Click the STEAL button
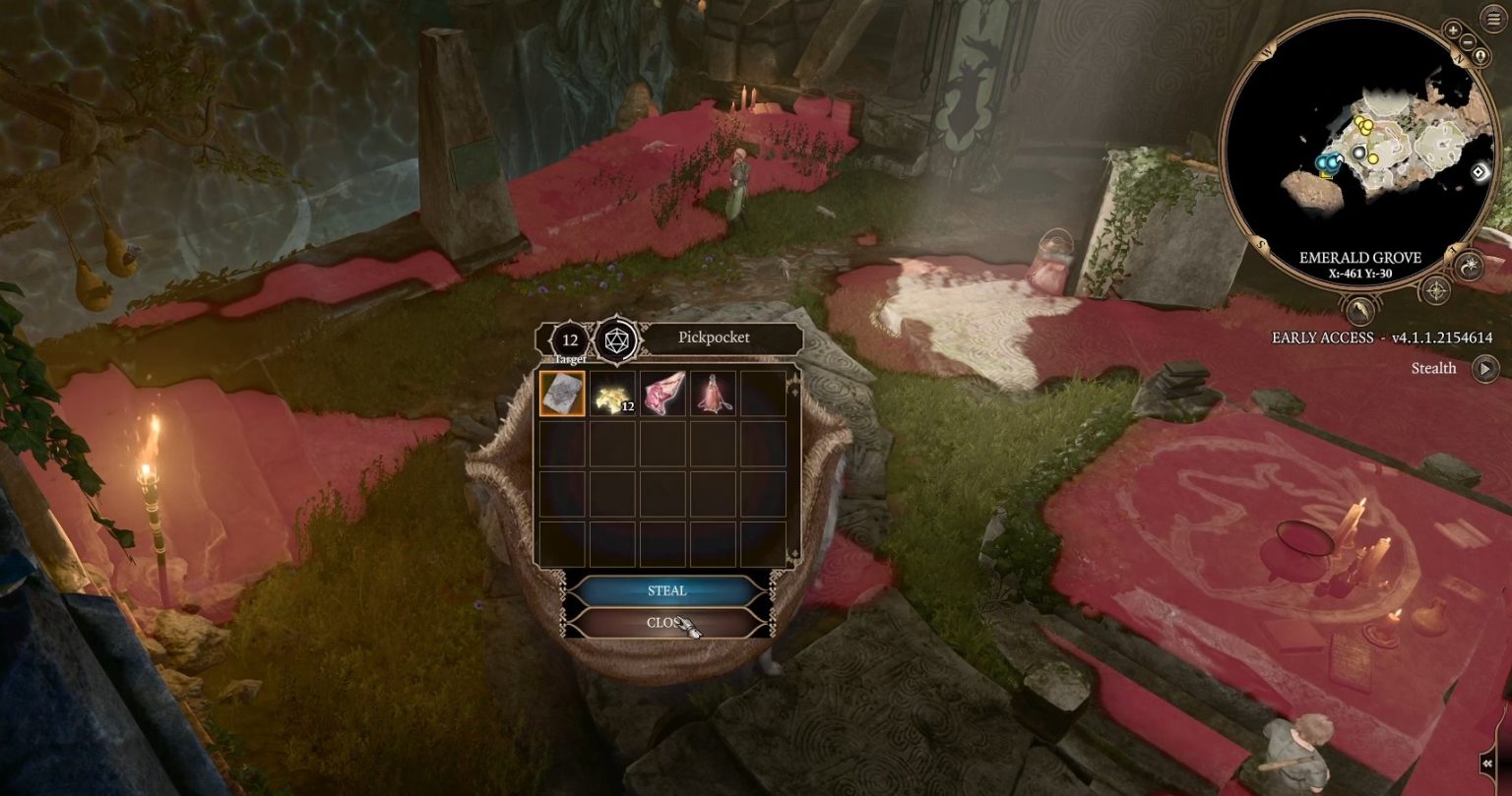1512x796 pixels. click(666, 587)
